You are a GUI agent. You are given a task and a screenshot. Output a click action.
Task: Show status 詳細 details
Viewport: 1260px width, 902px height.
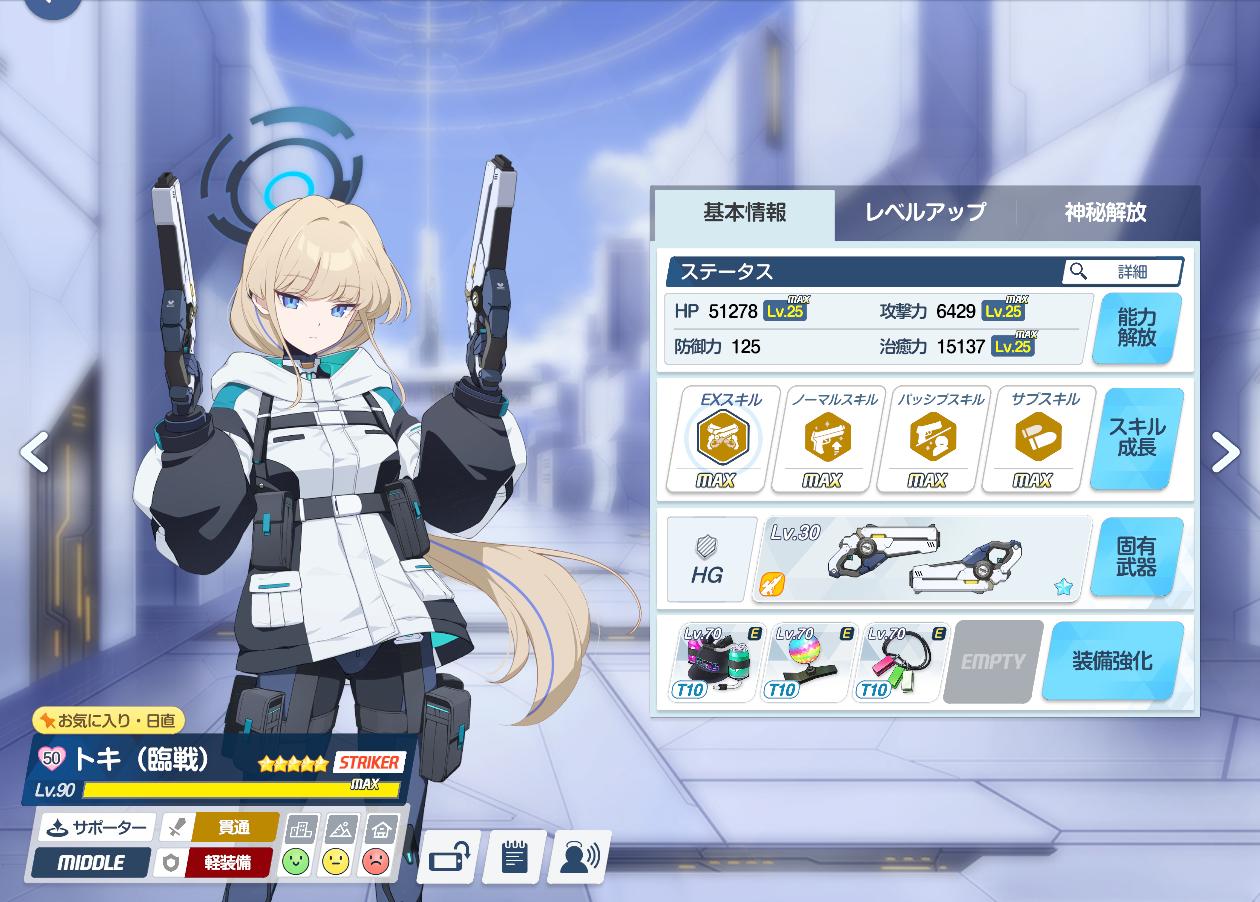point(1122,271)
